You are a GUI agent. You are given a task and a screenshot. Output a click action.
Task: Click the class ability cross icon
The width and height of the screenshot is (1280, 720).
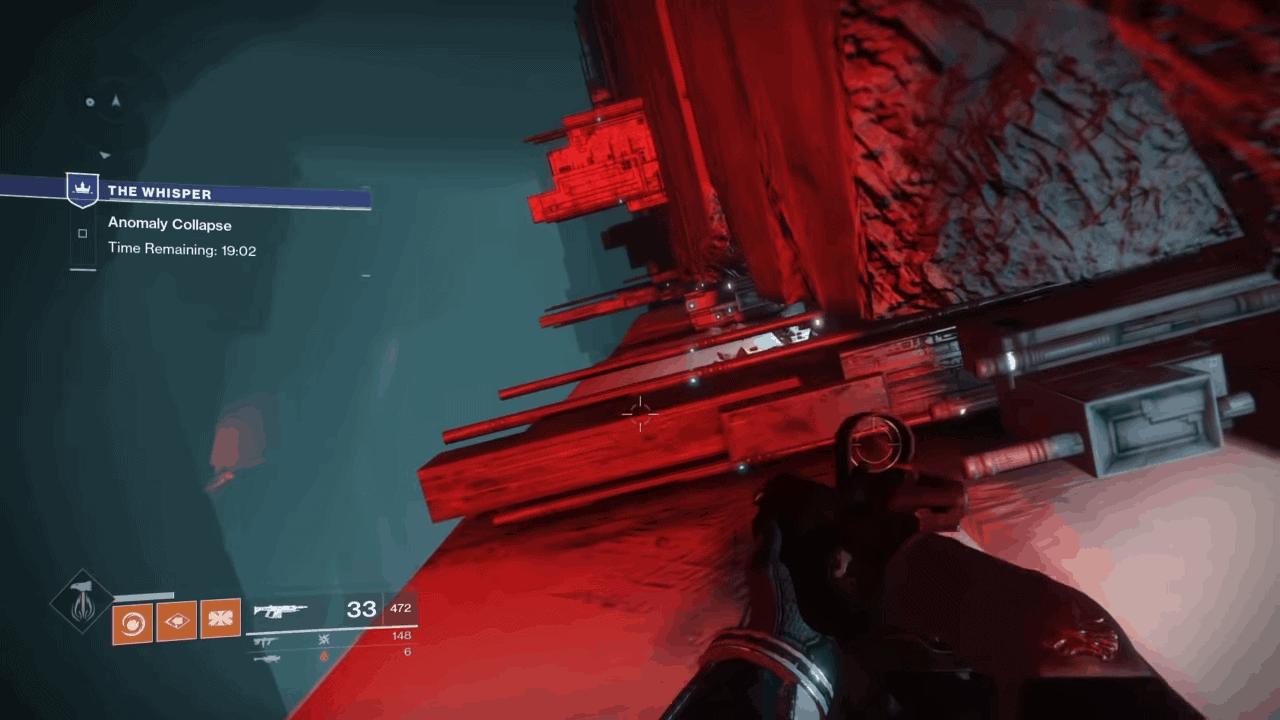(223, 618)
